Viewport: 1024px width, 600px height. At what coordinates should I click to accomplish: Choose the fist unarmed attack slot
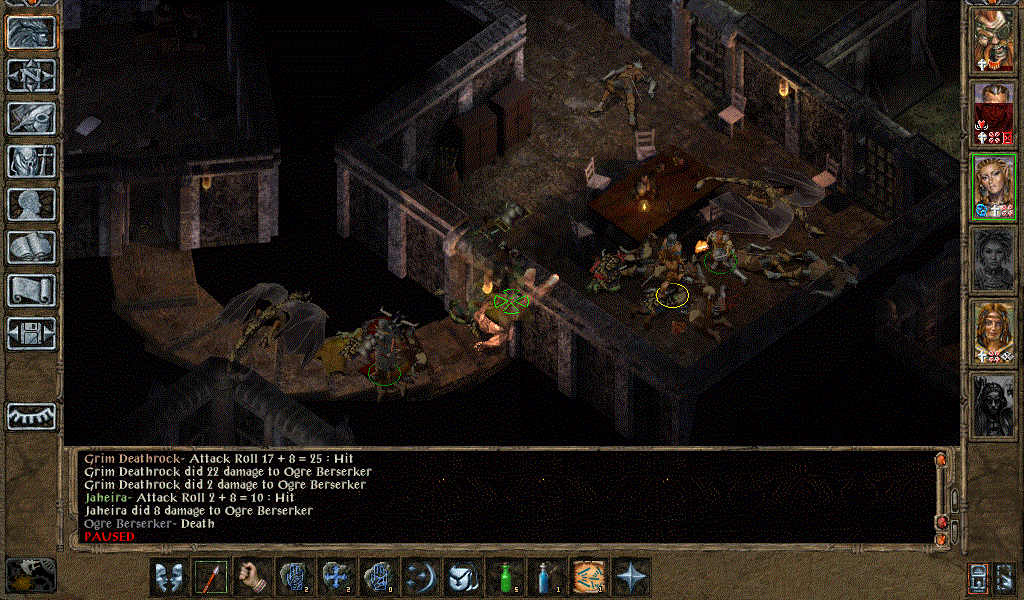[253, 577]
